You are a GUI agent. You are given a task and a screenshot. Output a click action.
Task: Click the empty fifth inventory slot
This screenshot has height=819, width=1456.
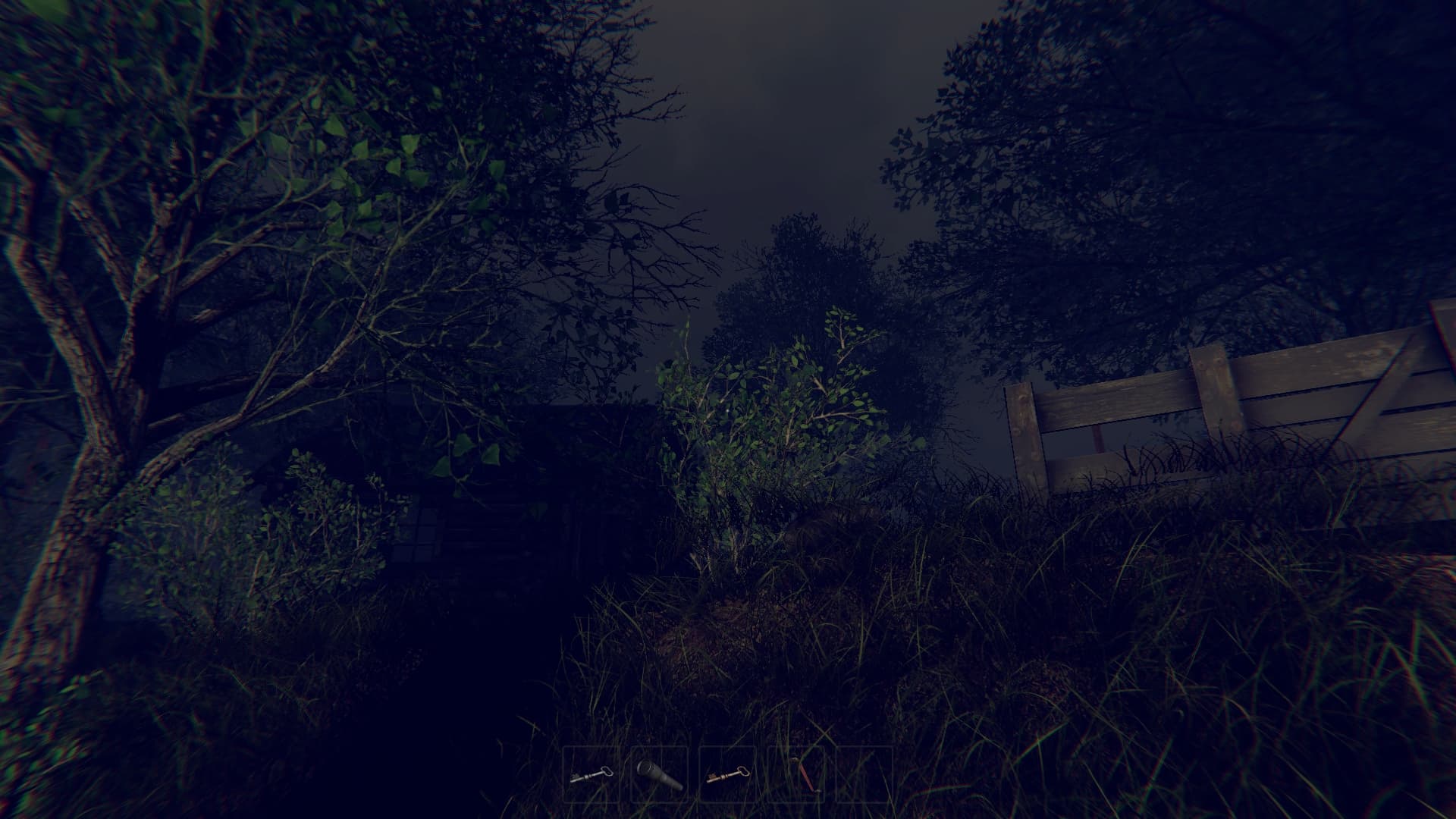pyautogui.click(x=863, y=775)
